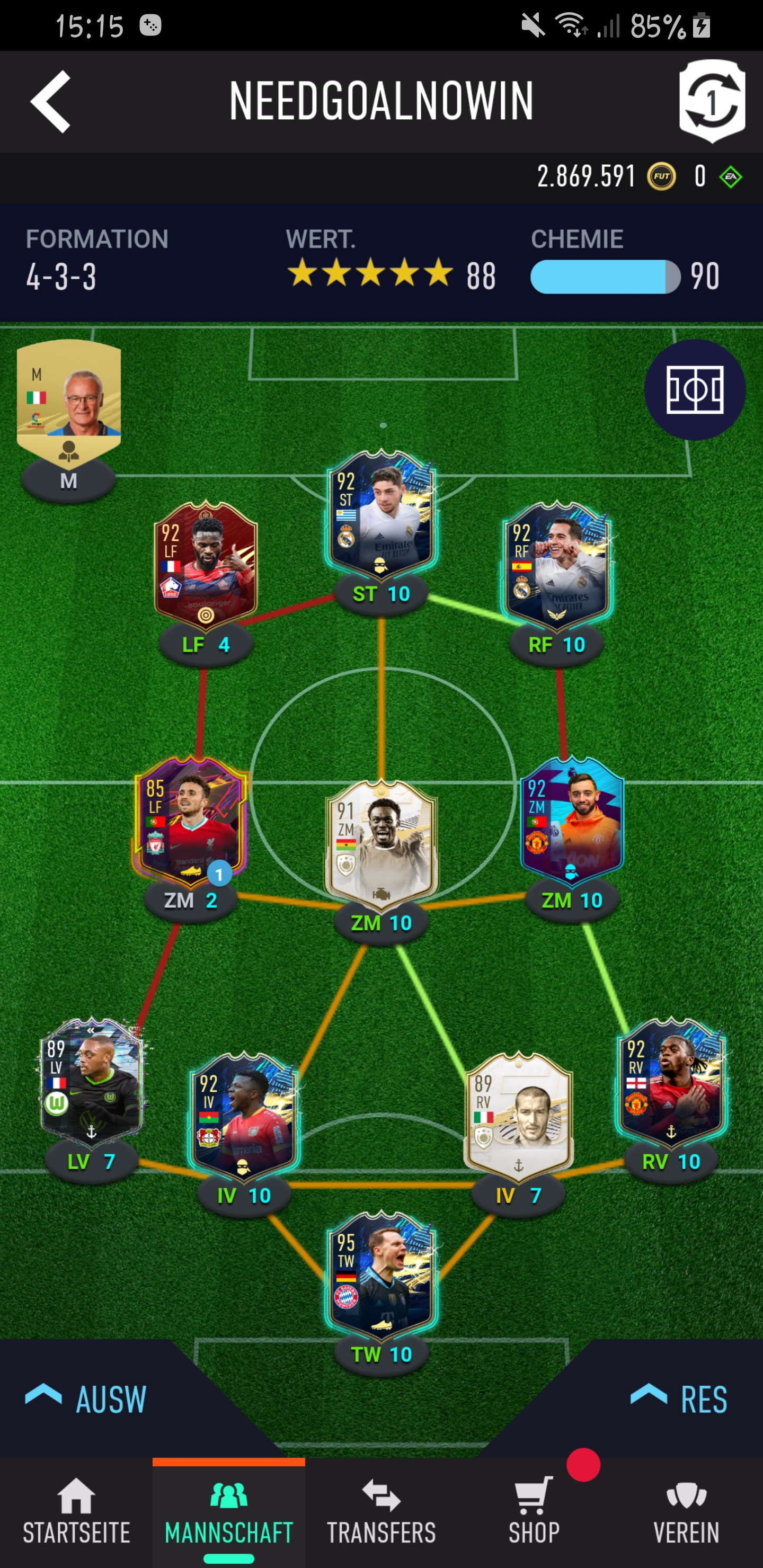The height and width of the screenshot is (1568, 763).
Task: Choose the 92 LF Lille player card
Action: 206,564
